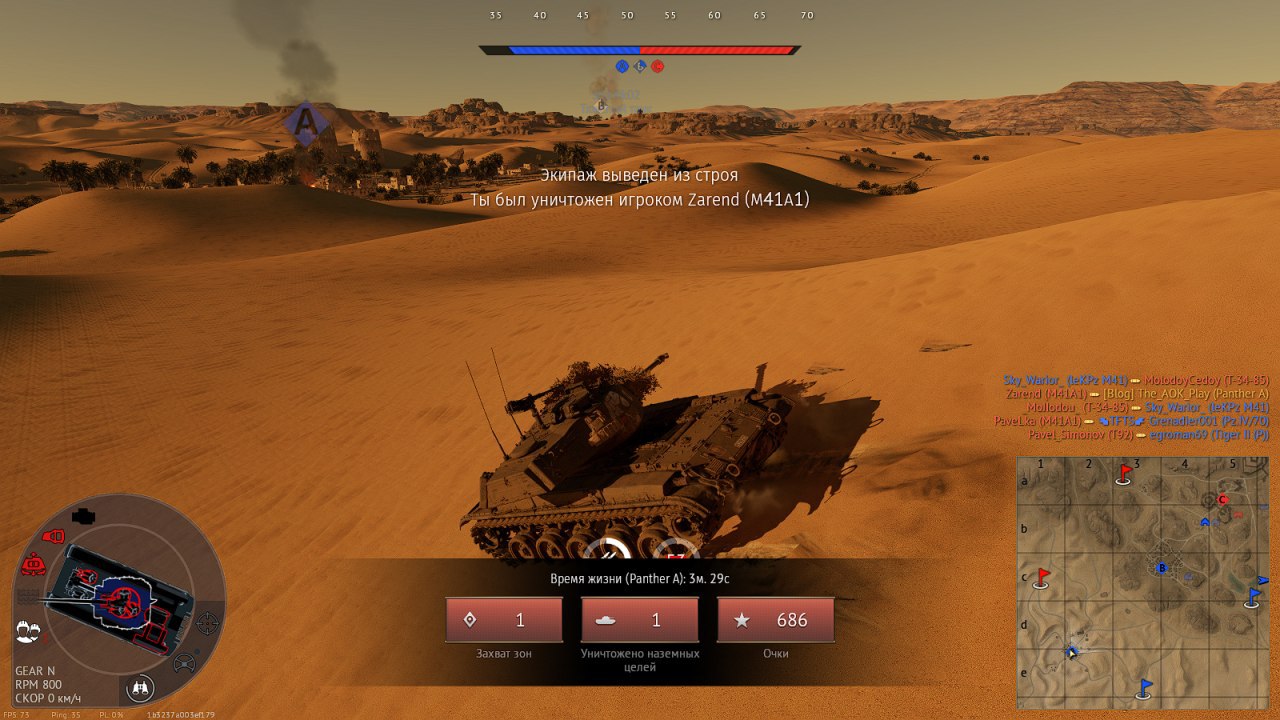Click the Zarend kill feed entry
The height and width of the screenshot is (720, 1280).
(1137, 393)
